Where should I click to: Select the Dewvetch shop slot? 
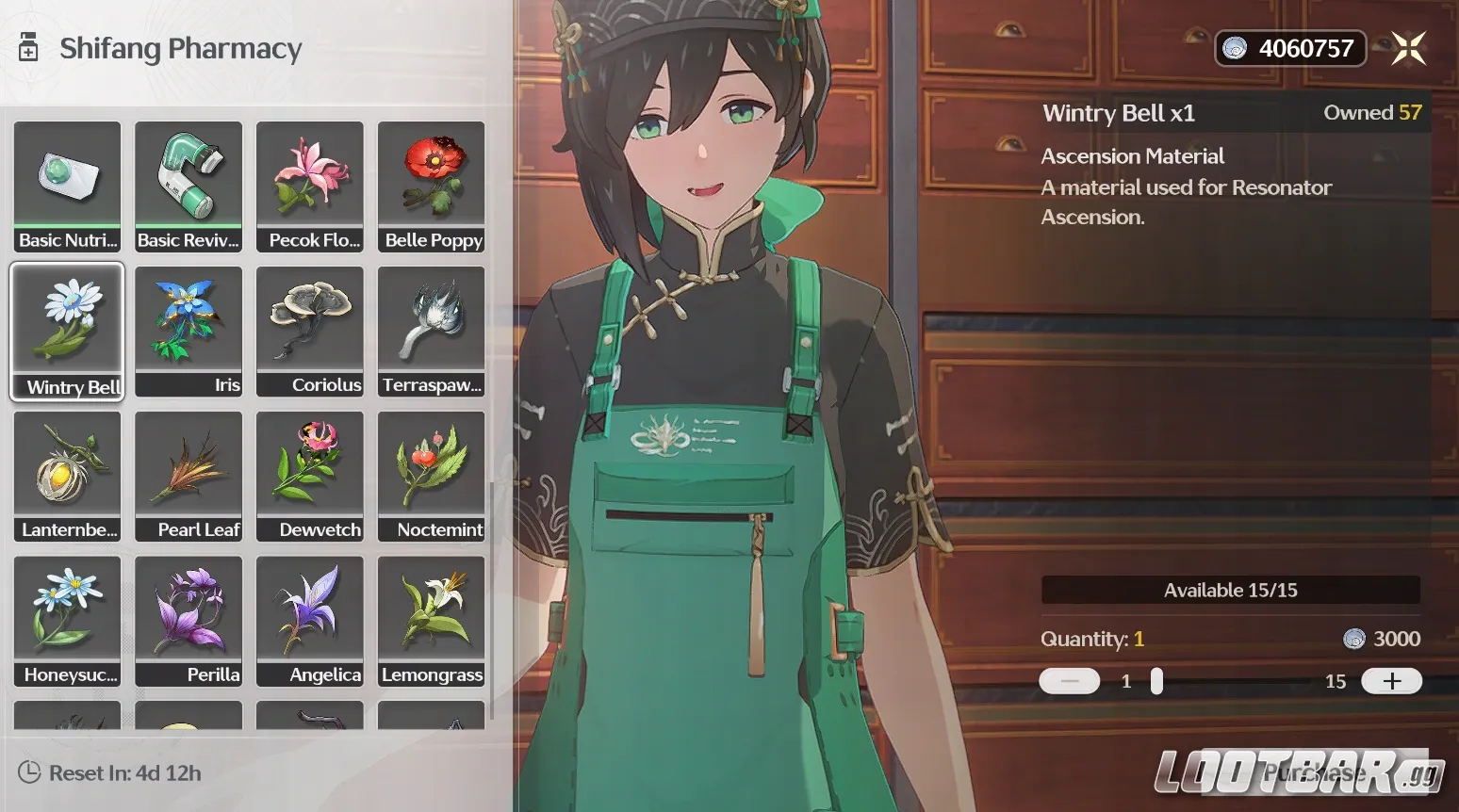coord(310,476)
